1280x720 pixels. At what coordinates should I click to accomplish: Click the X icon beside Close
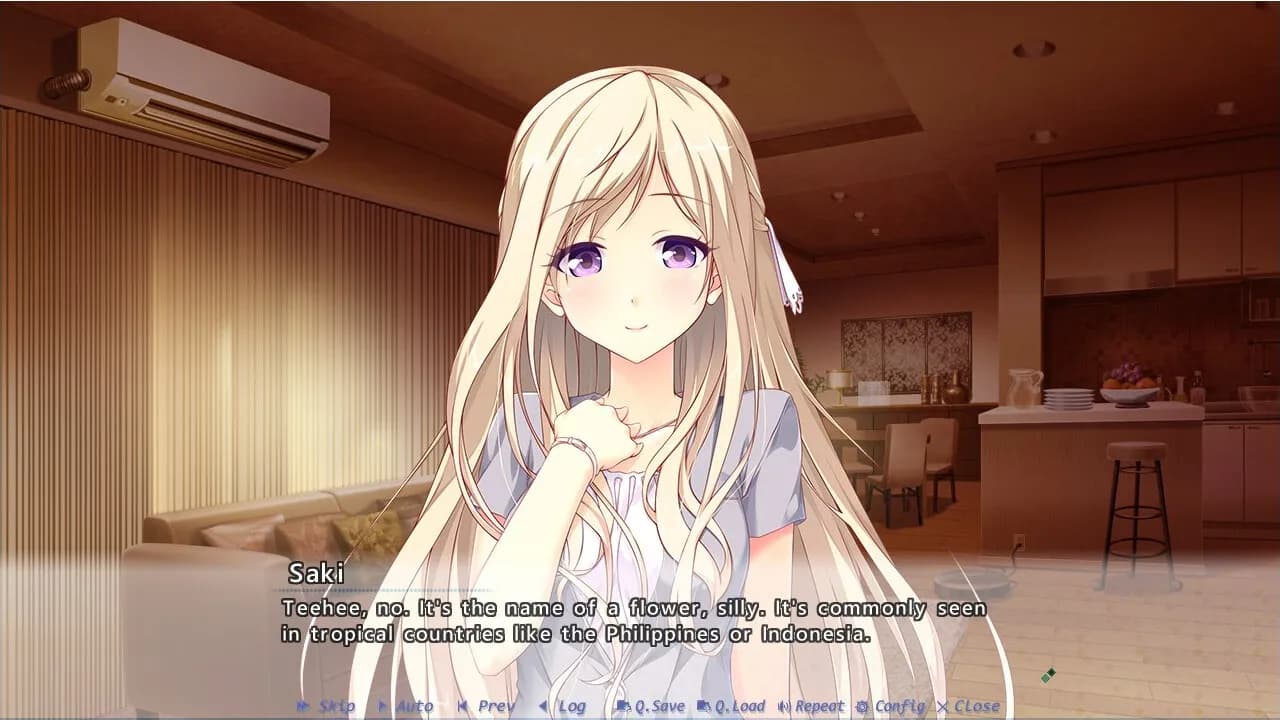[x=942, y=705]
